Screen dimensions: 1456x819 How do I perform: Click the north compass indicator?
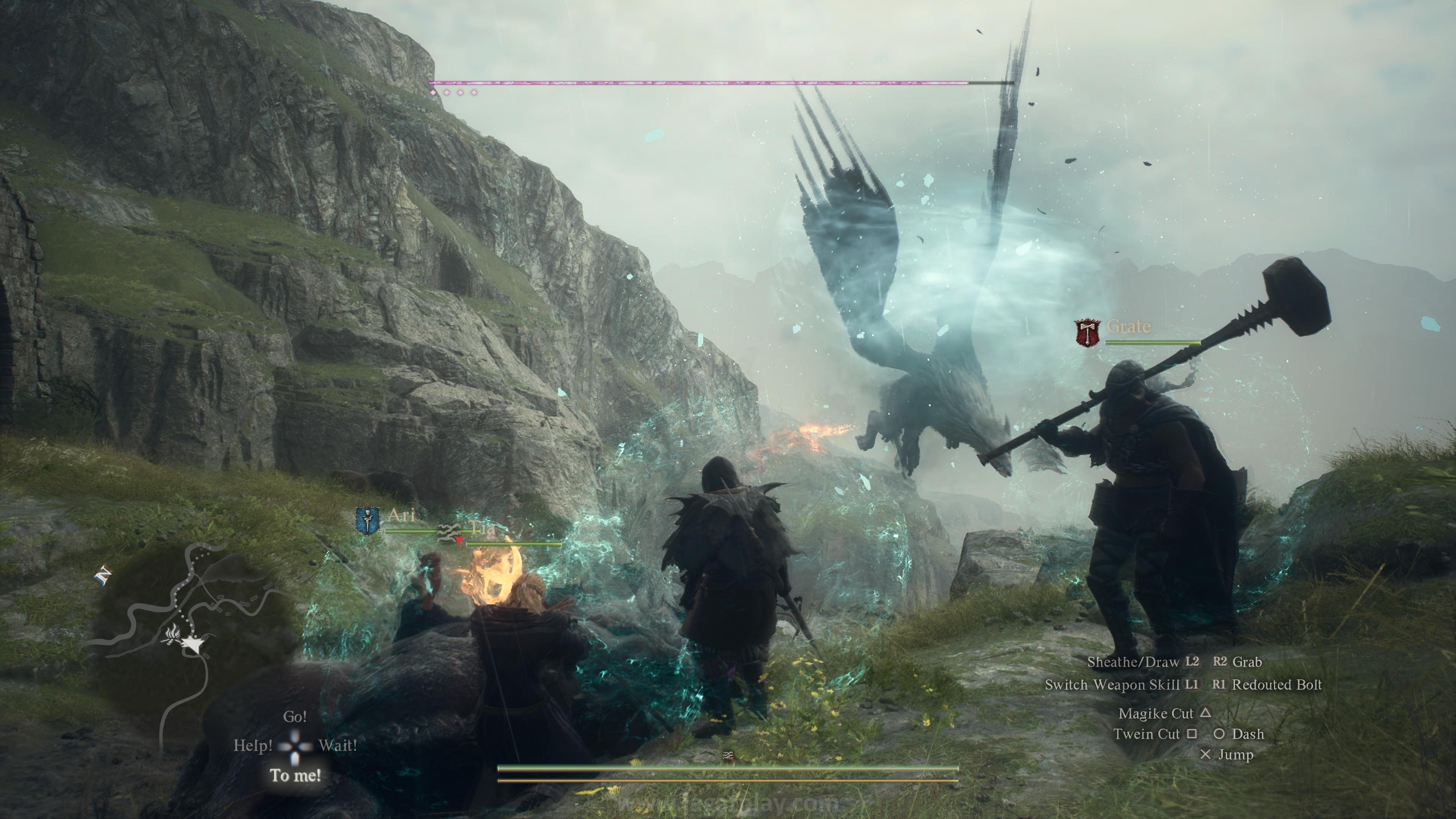[104, 576]
